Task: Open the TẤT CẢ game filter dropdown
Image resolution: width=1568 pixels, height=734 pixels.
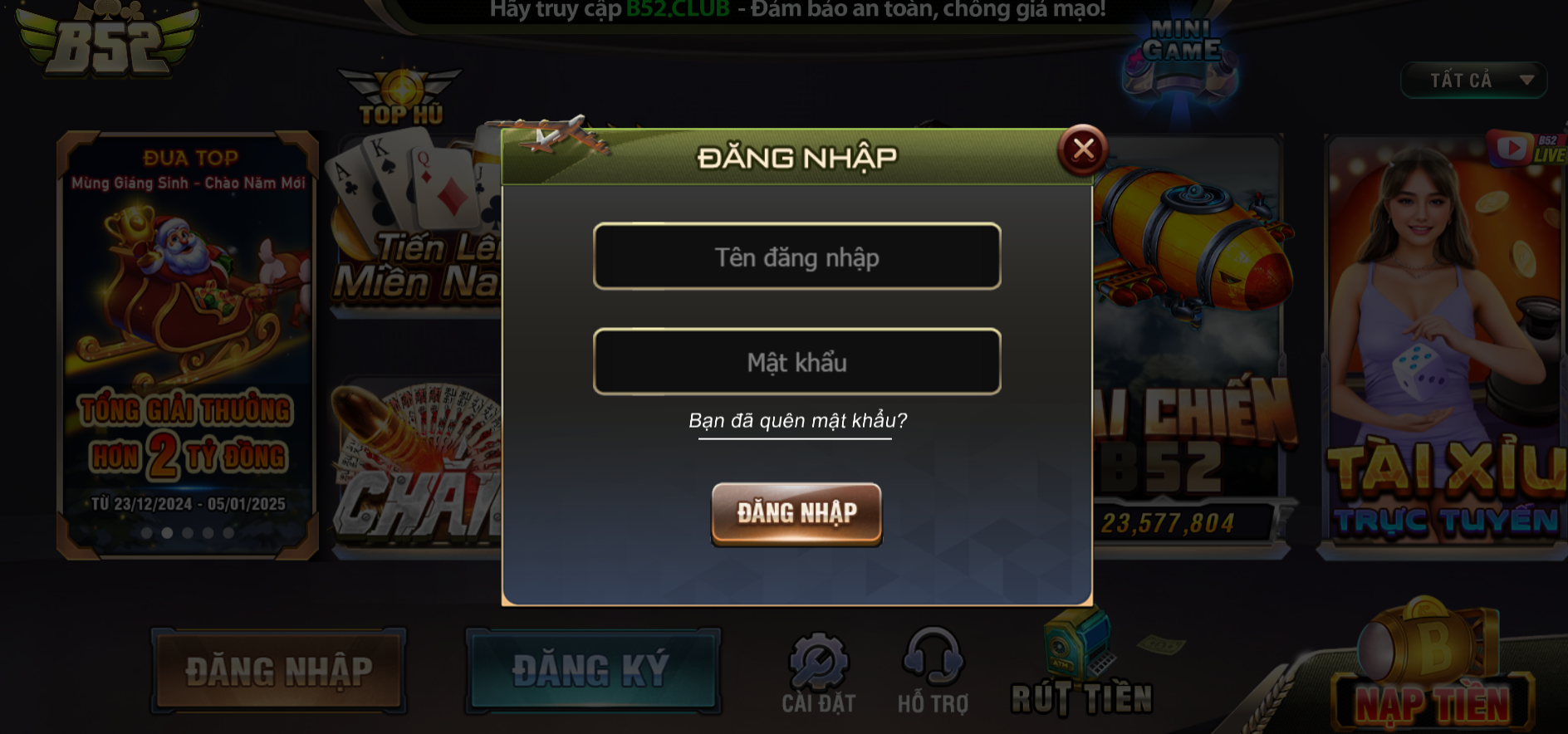Action: tap(1474, 80)
